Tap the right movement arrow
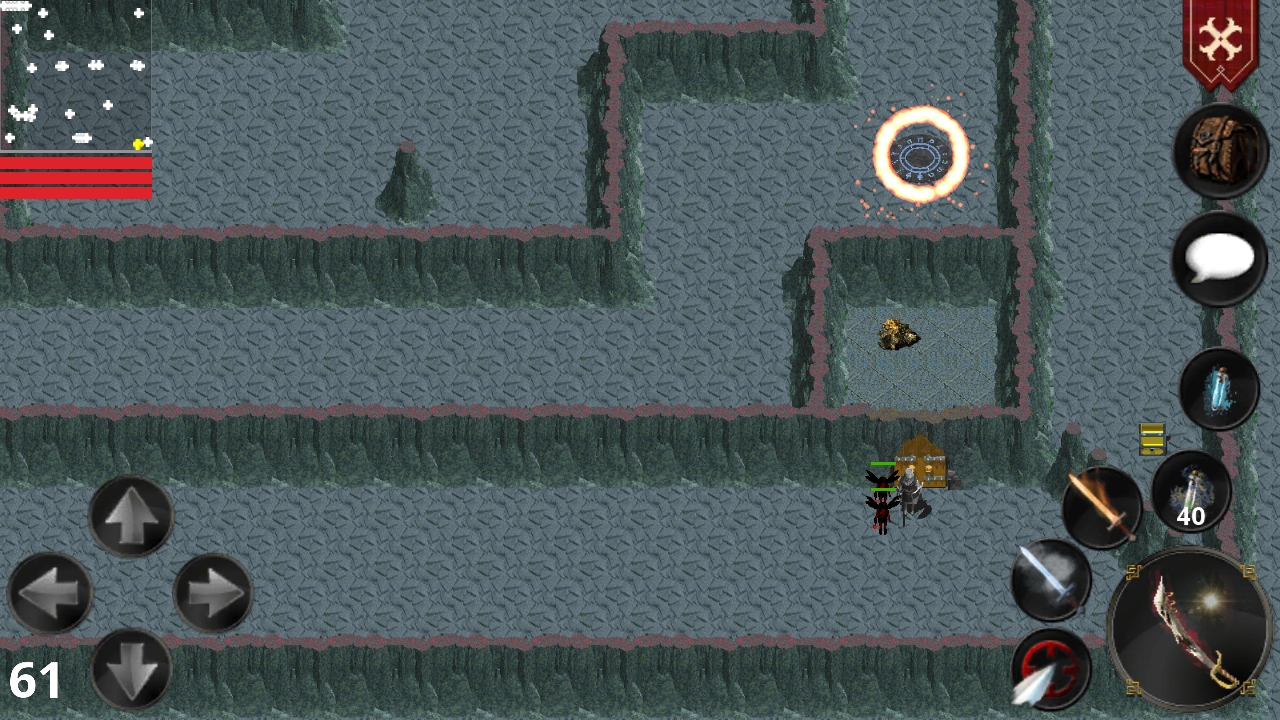 tap(210, 593)
